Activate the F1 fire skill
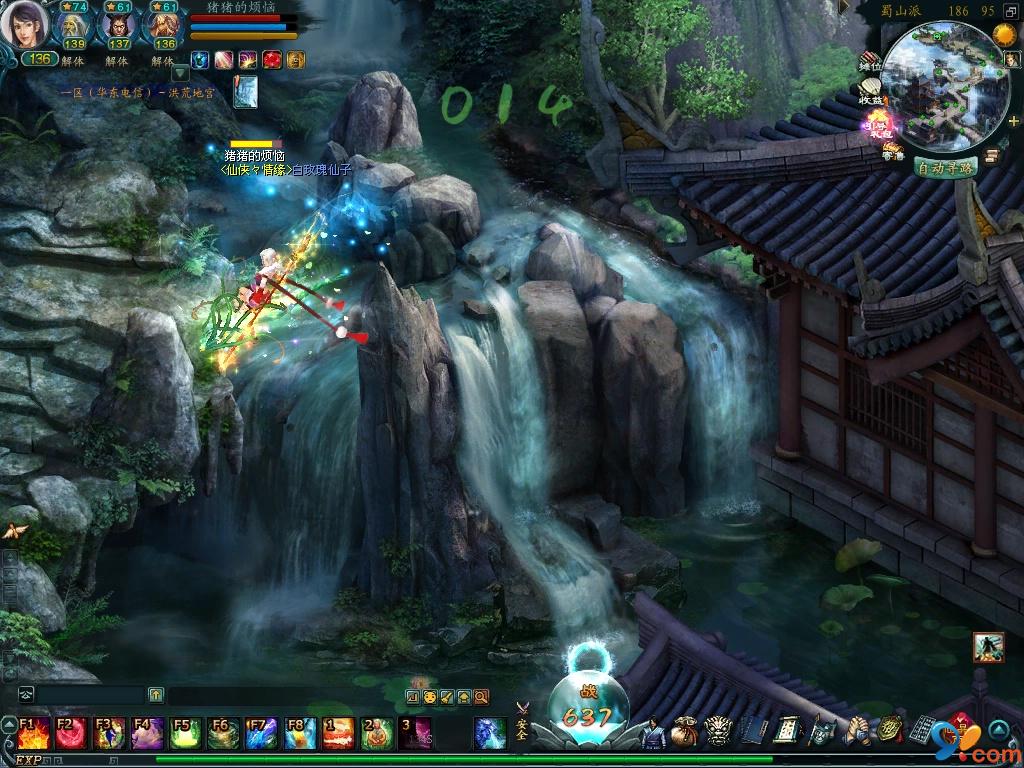The width and height of the screenshot is (1024, 768). click(x=31, y=733)
